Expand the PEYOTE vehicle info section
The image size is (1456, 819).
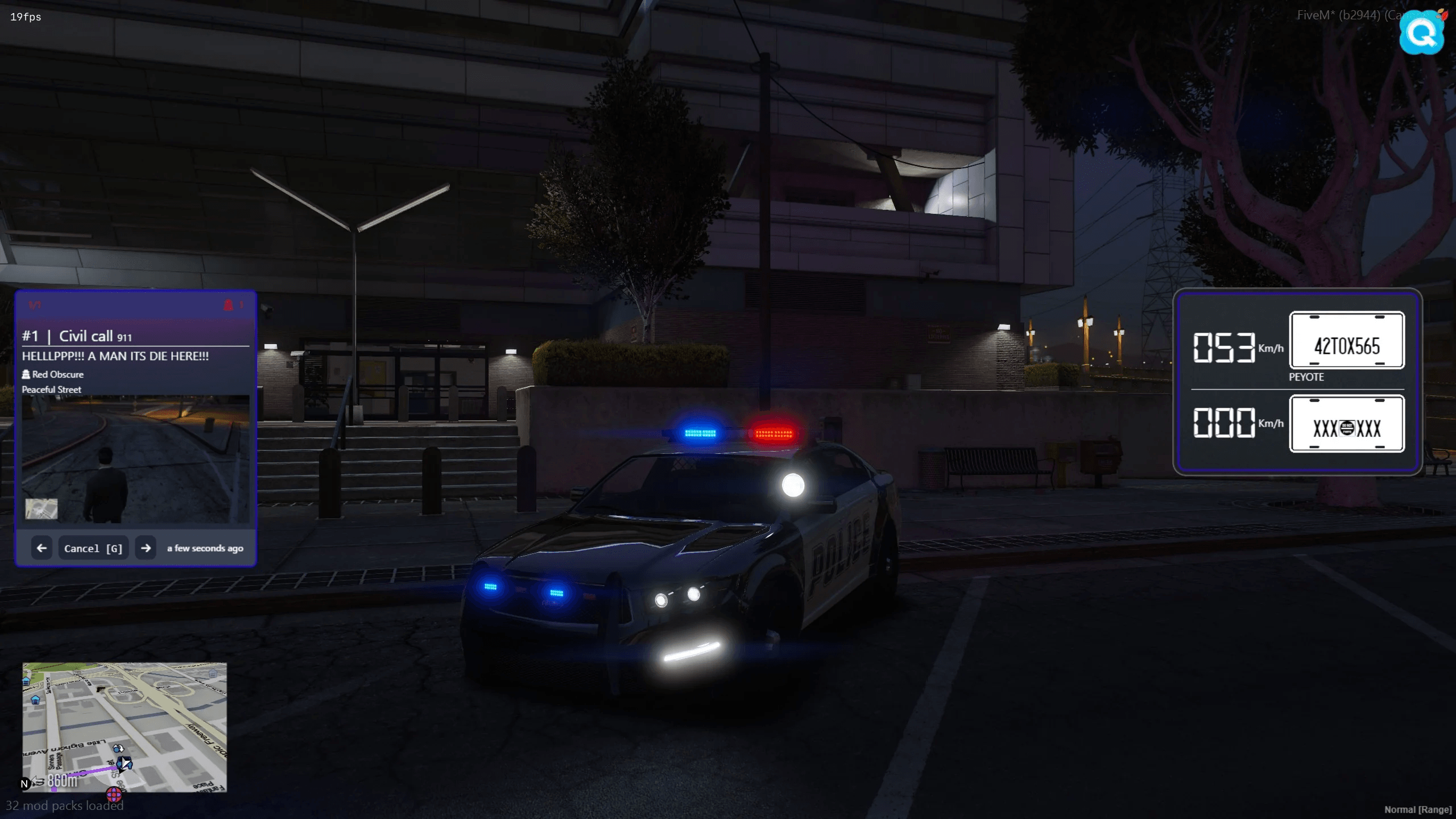pyautogui.click(x=1306, y=377)
